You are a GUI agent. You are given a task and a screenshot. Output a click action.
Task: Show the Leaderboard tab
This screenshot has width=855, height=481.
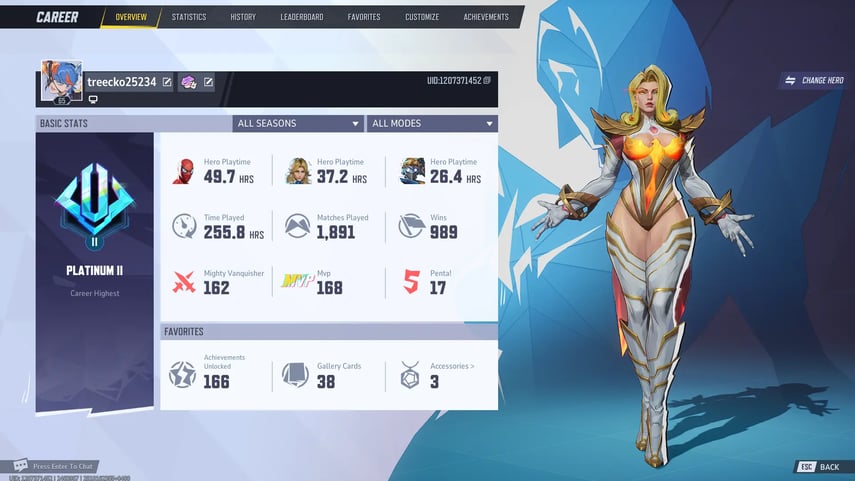click(x=301, y=17)
